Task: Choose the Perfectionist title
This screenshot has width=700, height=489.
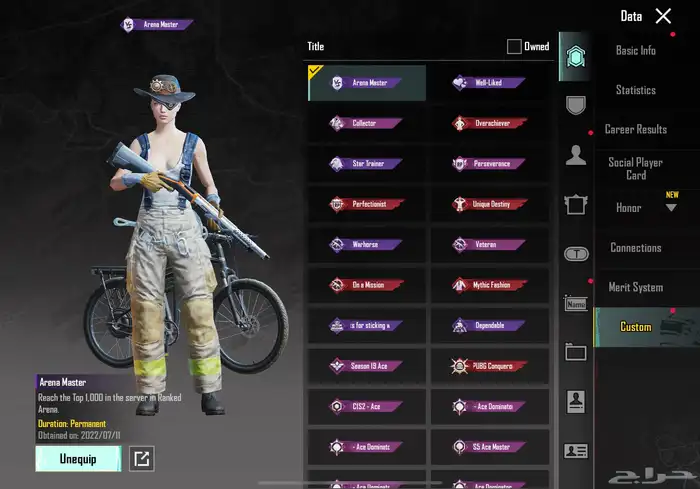Action: [366, 204]
